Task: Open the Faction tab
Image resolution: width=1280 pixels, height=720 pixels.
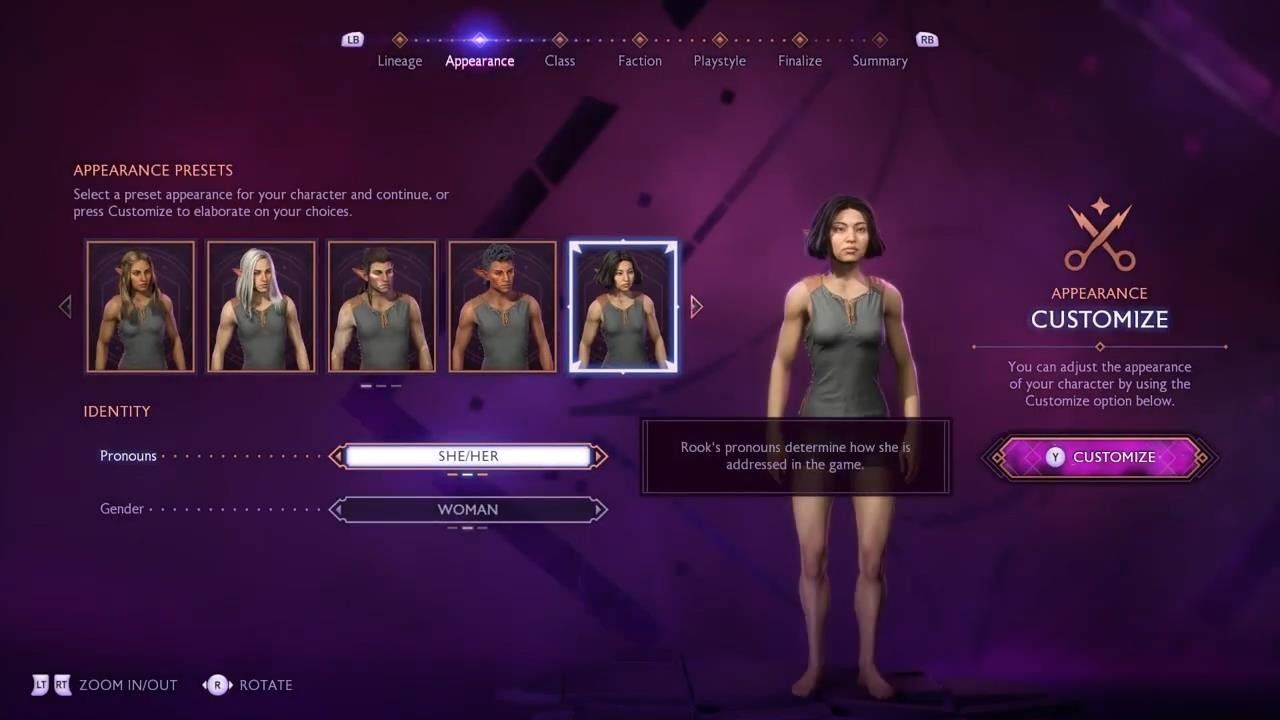Action: click(640, 60)
